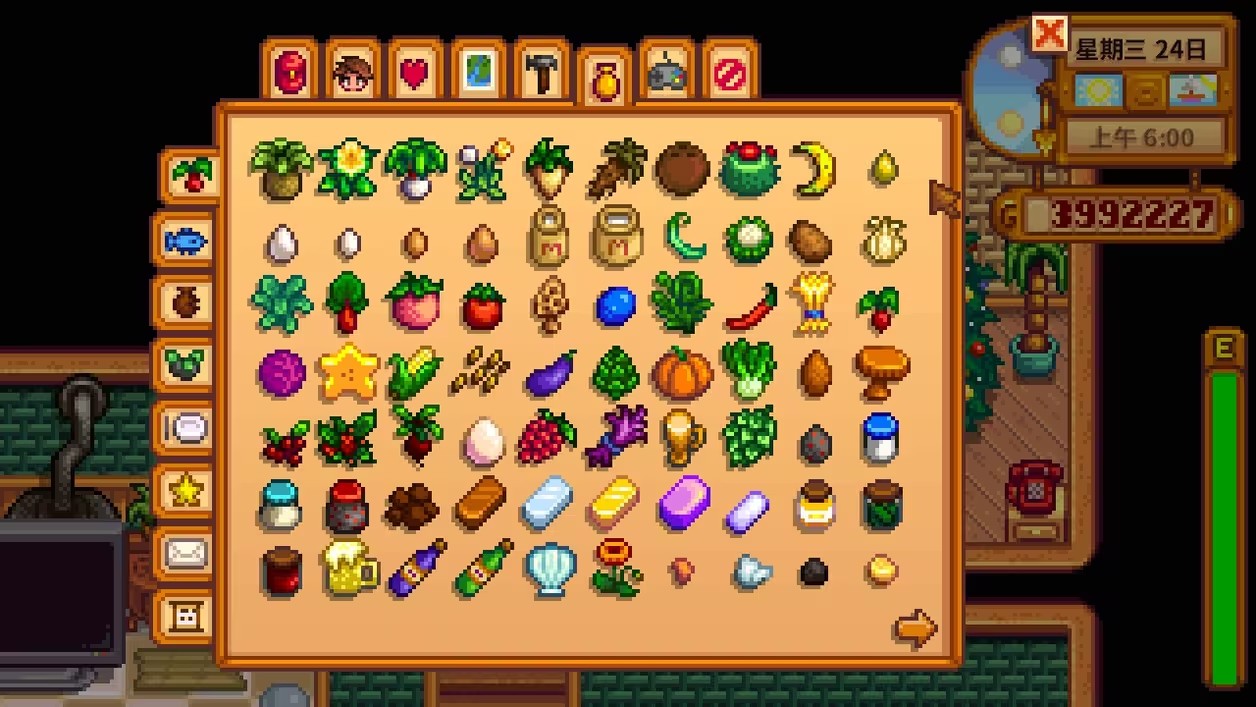This screenshot has width=1256, height=707.
Task: Click the corn item
Action: point(414,374)
